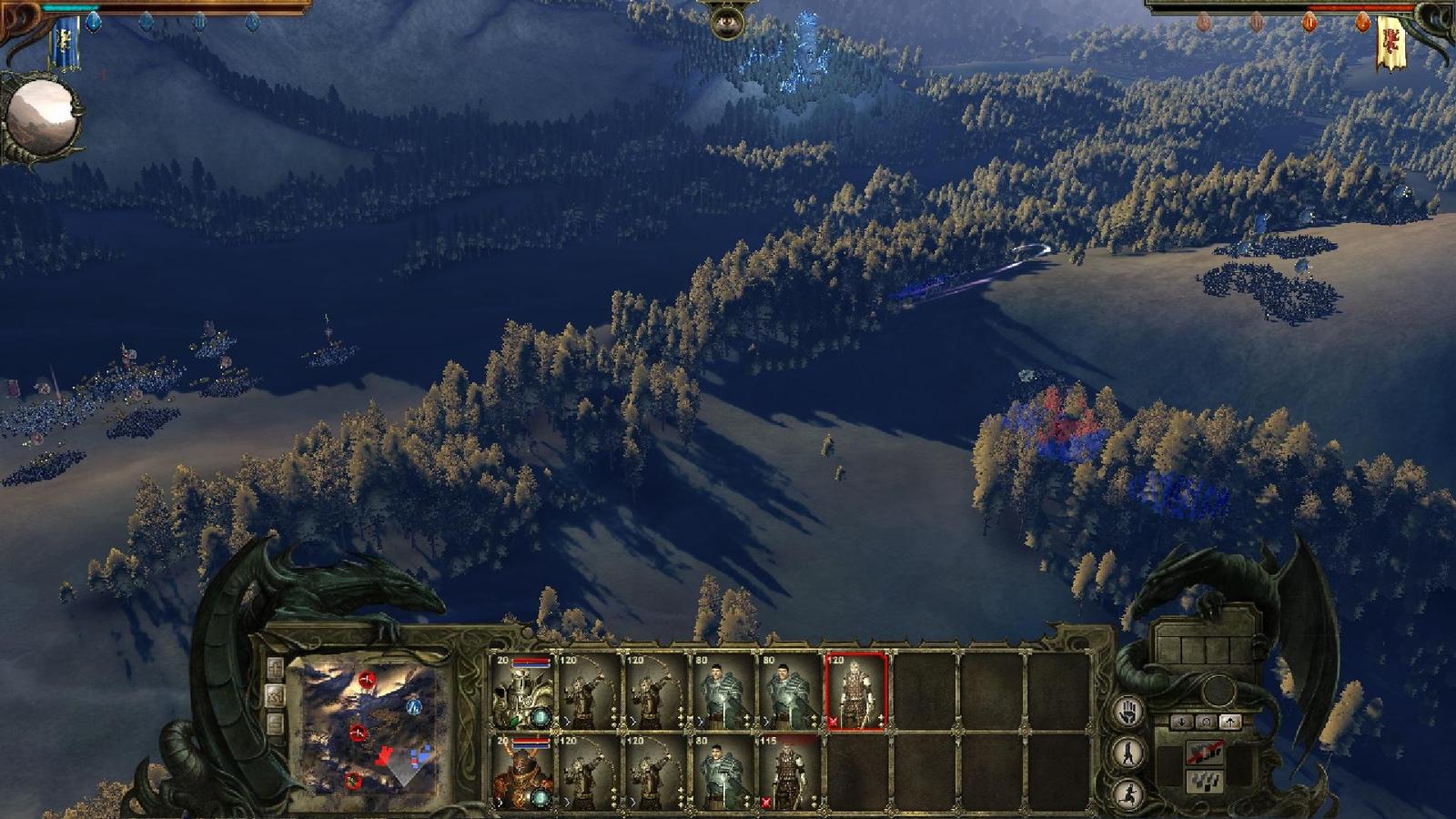Click the blue gem ability on top hero card

click(541, 717)
